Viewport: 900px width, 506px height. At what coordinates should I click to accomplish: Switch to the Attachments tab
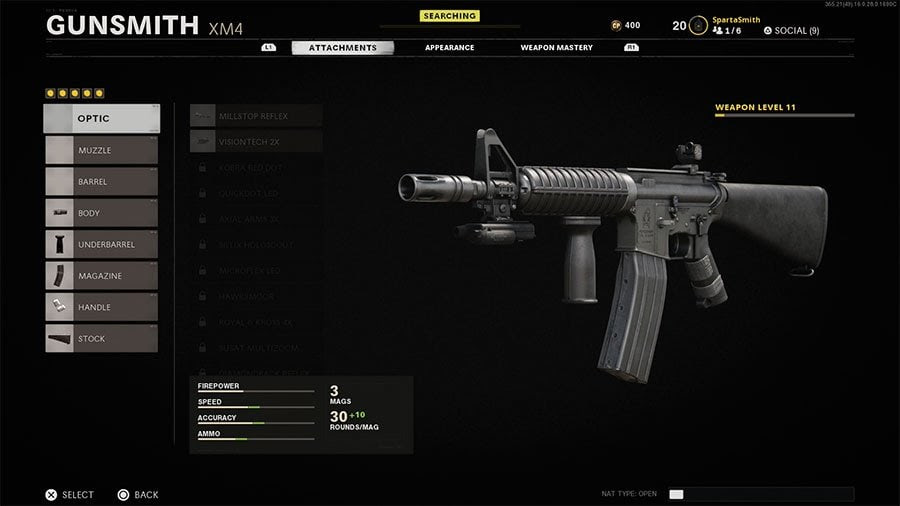pyautogui.click(x=342, y=47)
